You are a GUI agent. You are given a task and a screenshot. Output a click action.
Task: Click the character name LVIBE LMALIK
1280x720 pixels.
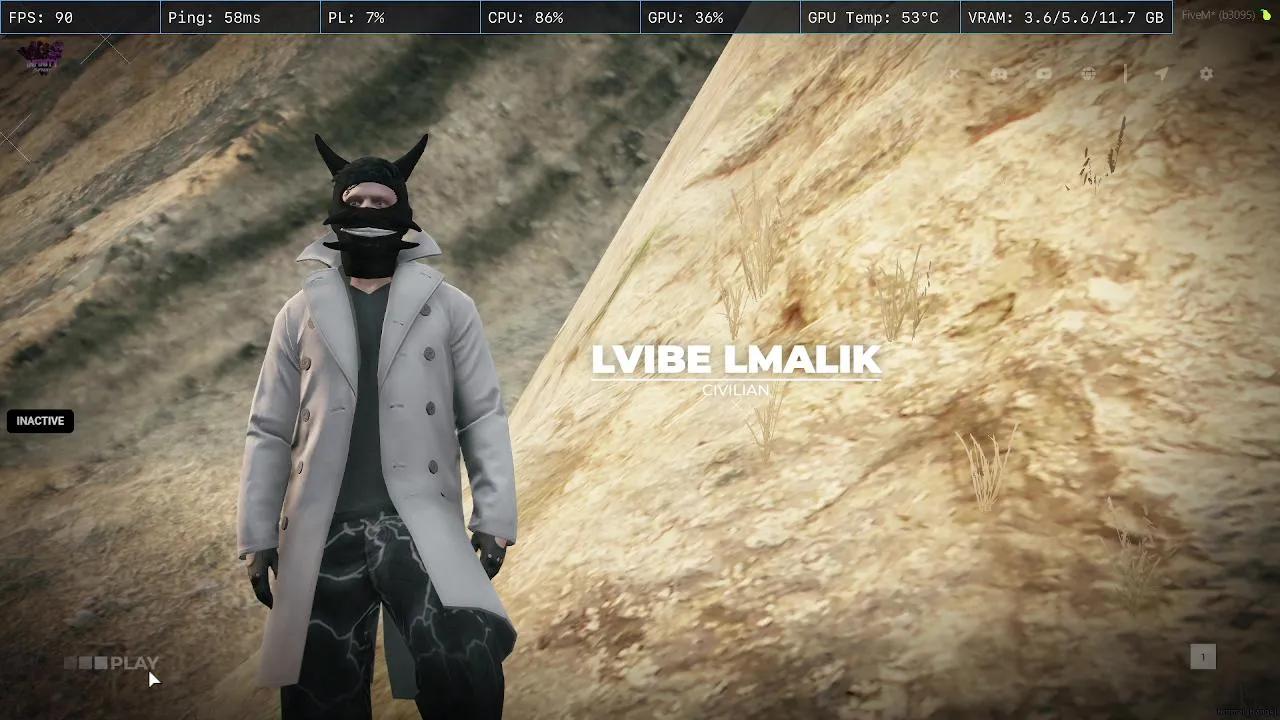(737, 360)
